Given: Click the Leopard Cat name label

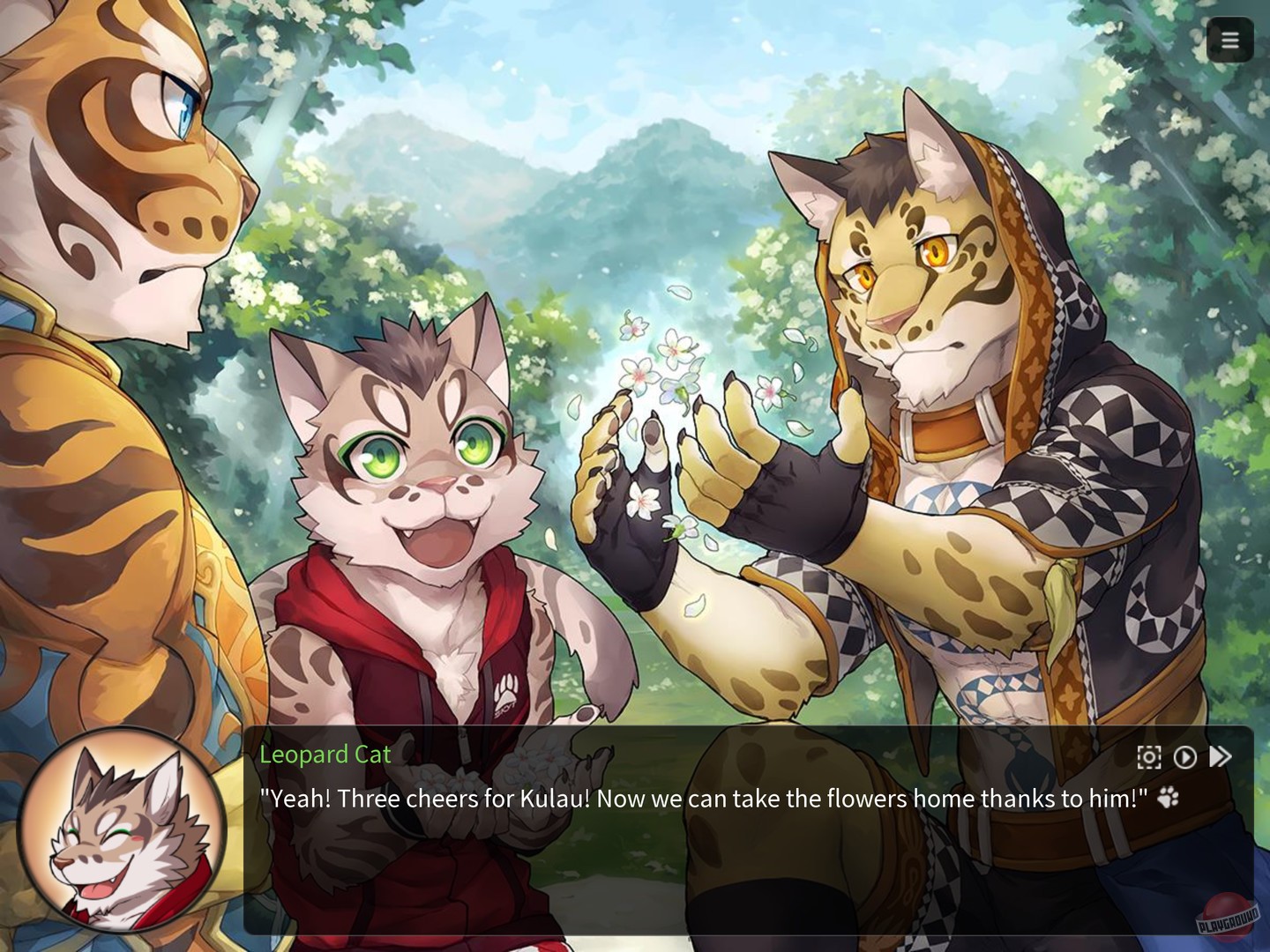Looking at the screenshot, I should tap(325, 755).
